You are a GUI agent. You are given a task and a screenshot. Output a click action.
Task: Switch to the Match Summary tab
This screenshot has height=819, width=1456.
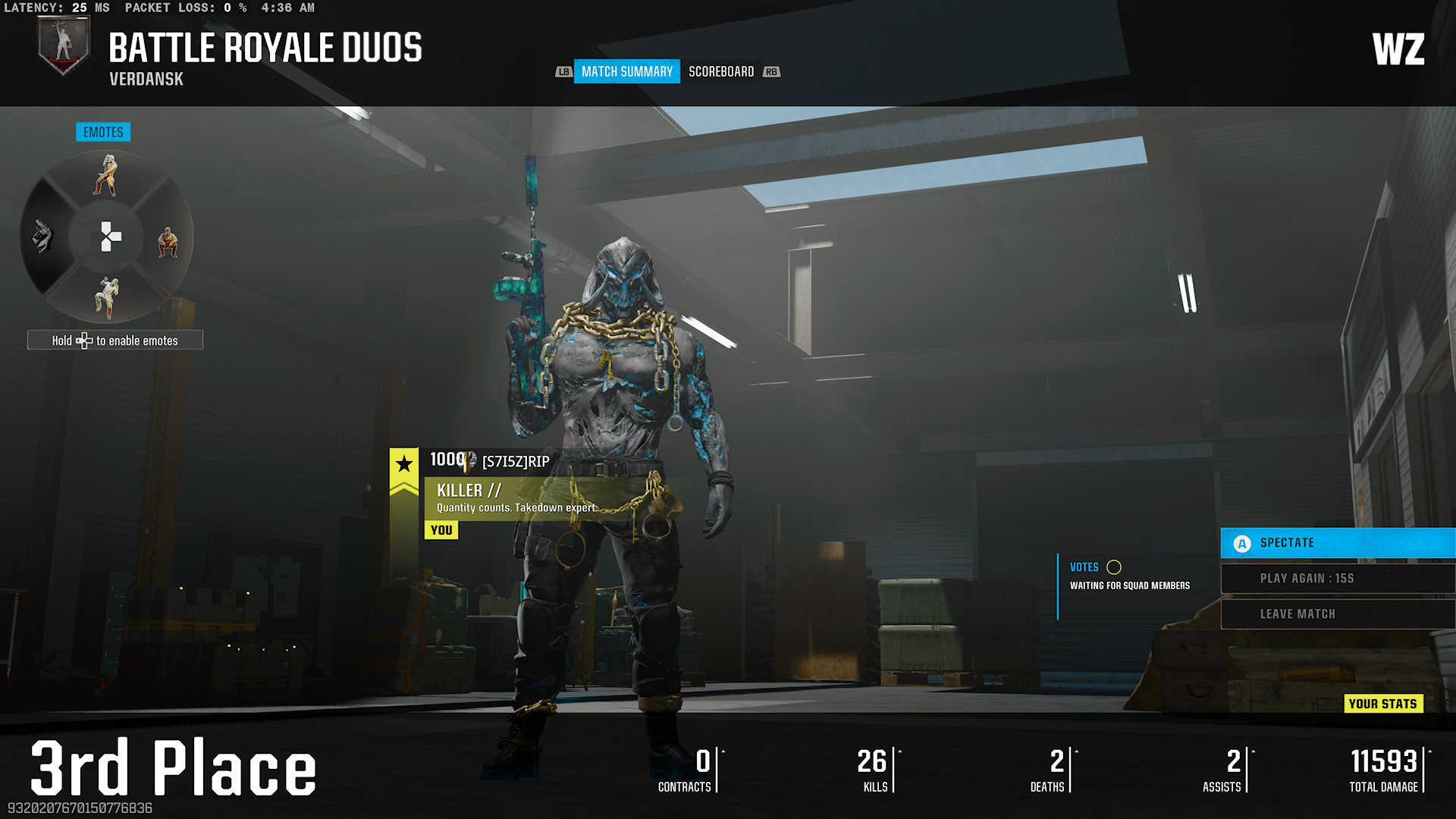coord(626,71)
